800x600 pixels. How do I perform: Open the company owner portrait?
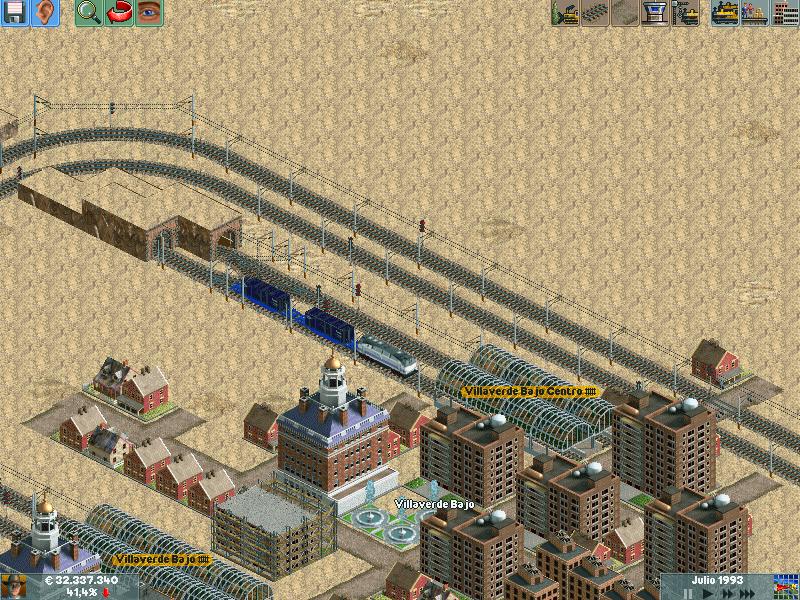[14, 587]
